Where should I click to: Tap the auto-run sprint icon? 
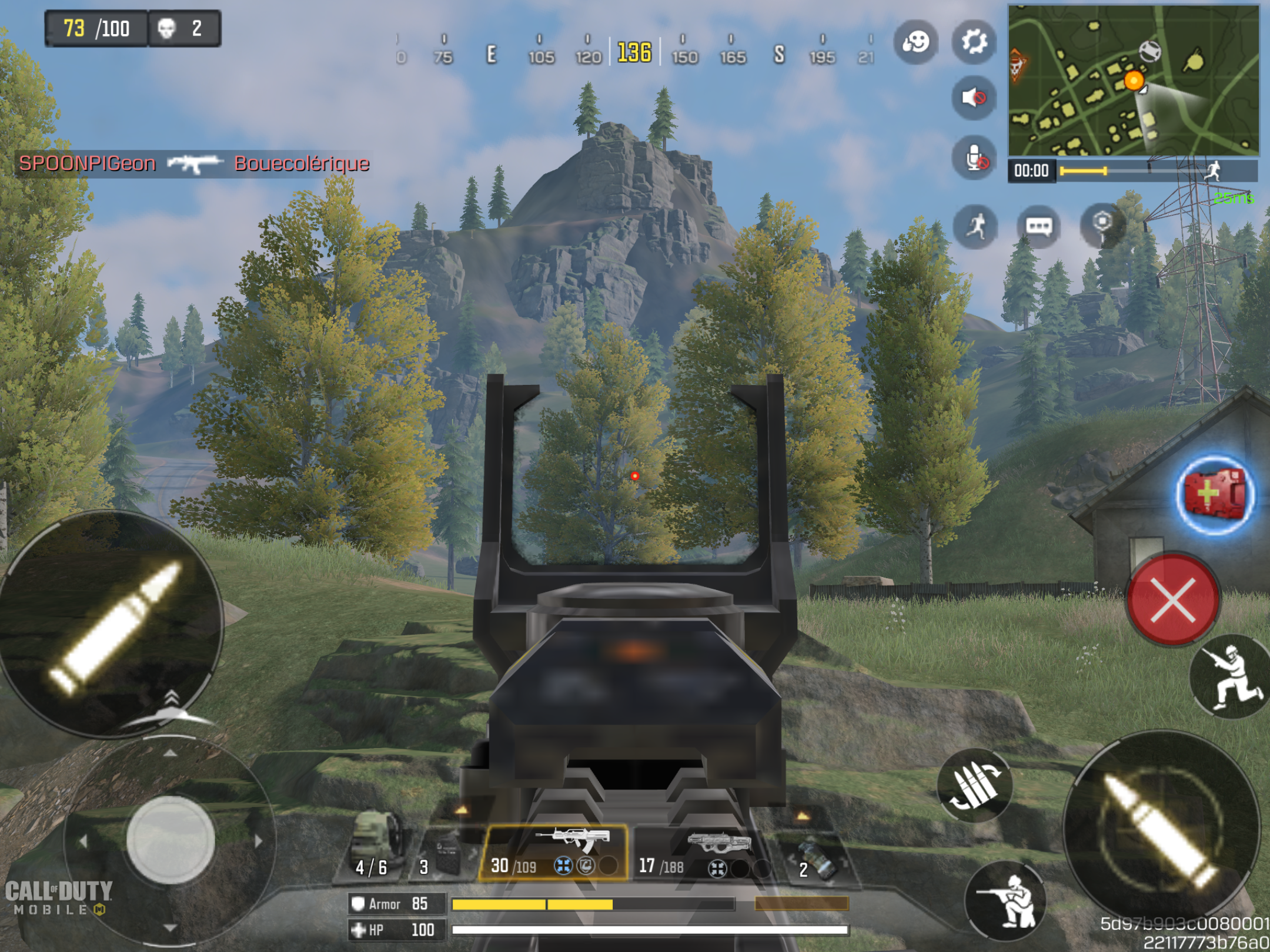tap(976, 226)
